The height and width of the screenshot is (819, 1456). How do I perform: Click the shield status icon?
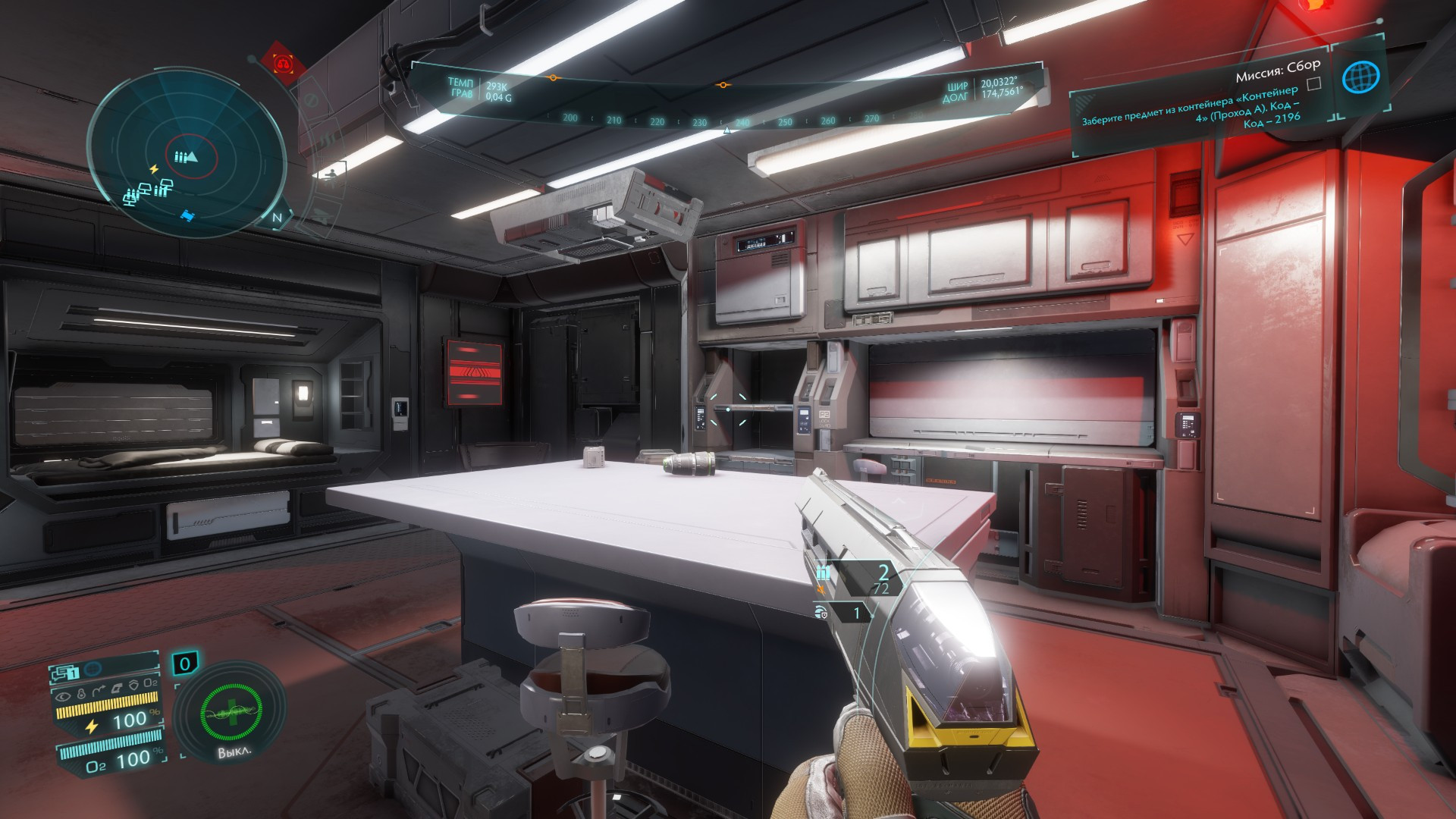pyautogui.click(x=133, y=686)
